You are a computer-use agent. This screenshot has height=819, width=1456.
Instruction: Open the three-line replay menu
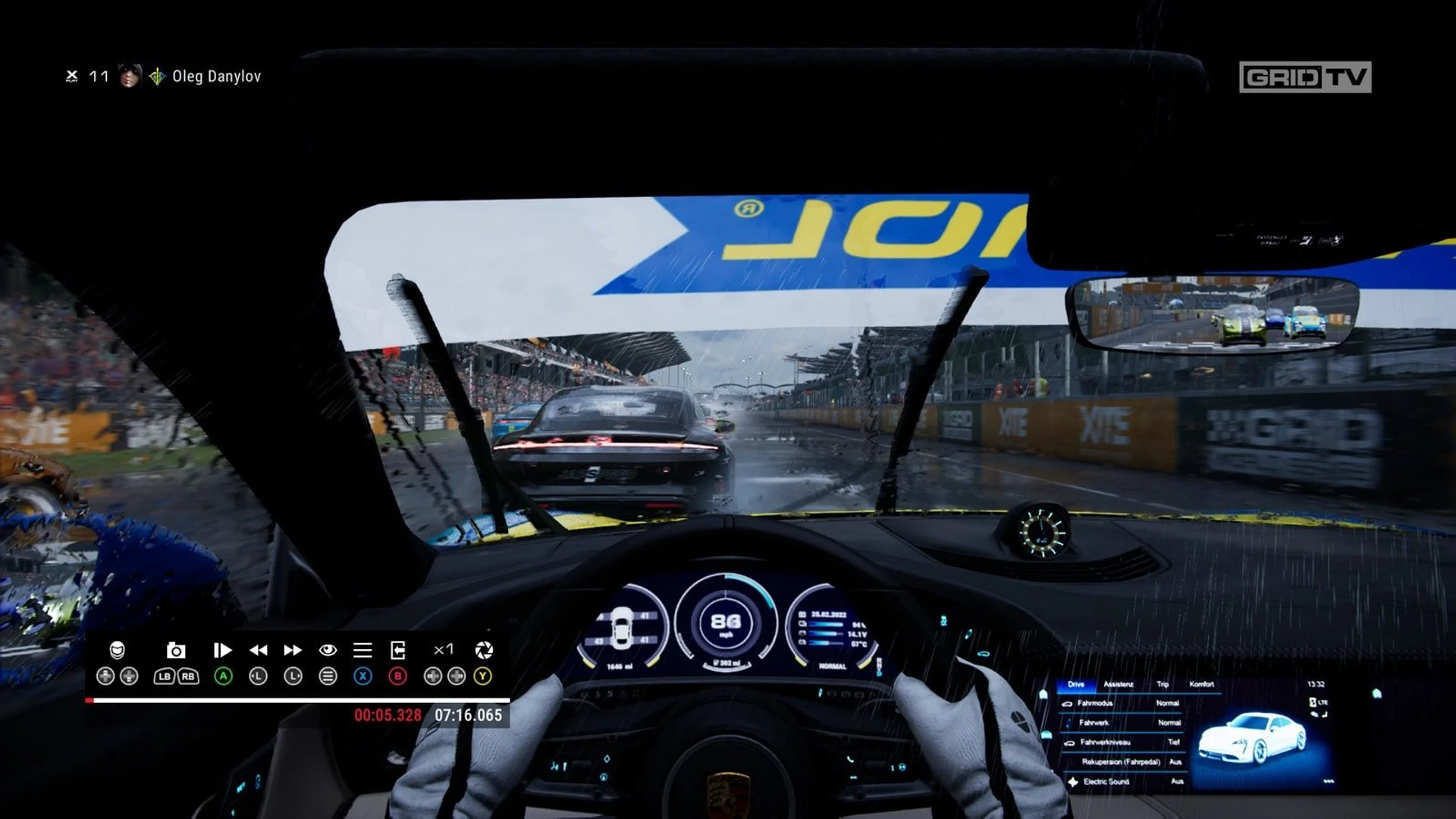[362, 650]
